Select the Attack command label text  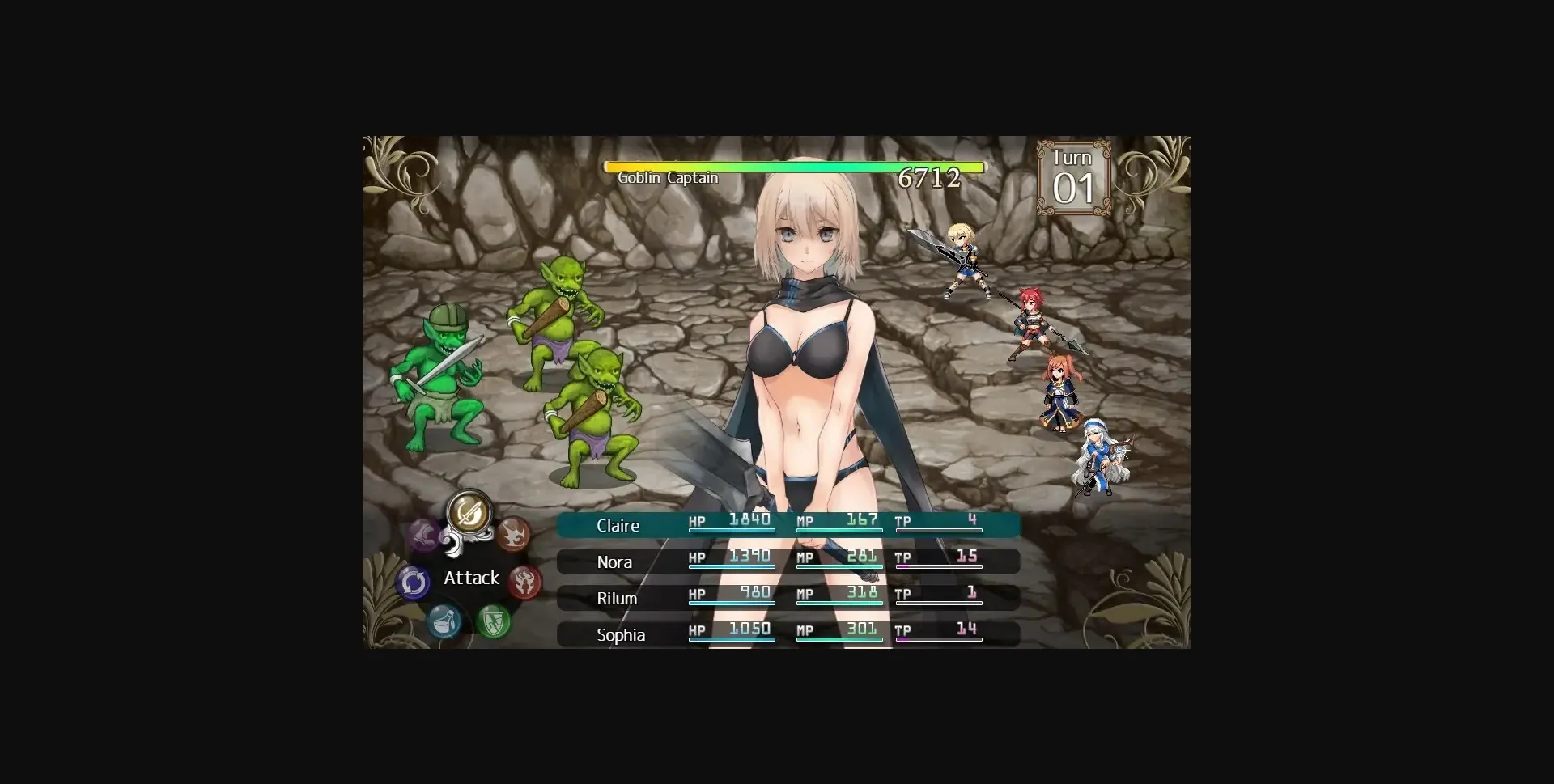click(x=470, y=578)
